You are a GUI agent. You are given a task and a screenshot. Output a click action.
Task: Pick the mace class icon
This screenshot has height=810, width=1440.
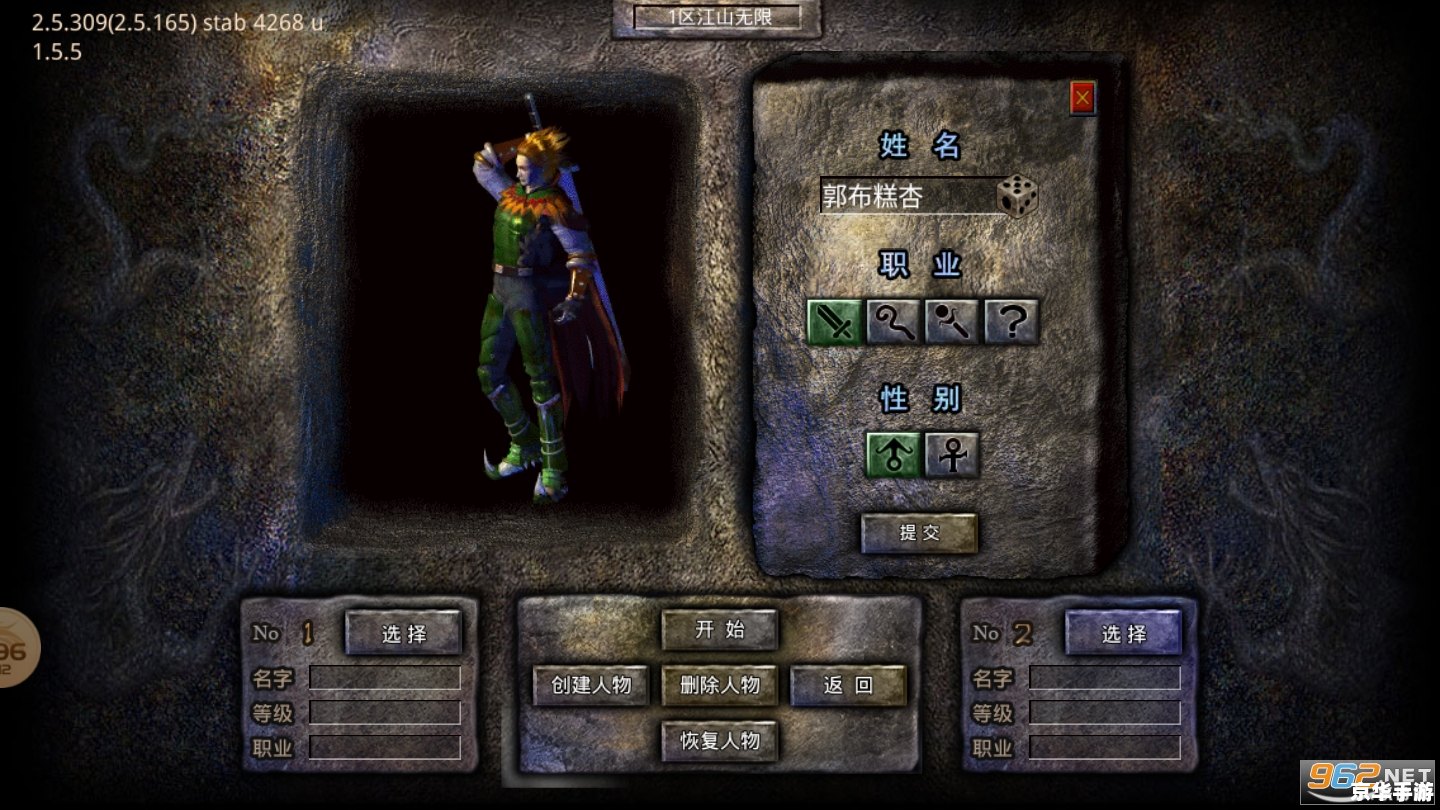pyautogui.click(x=952, y=322)
